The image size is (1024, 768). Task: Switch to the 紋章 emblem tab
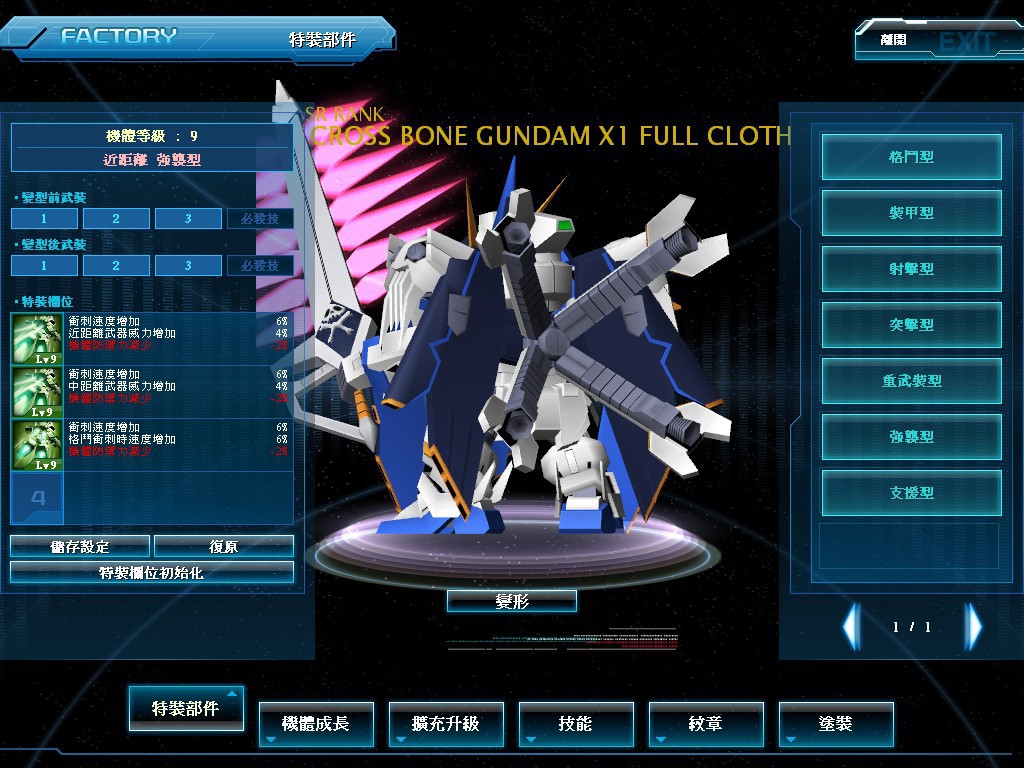coord(706,723)
